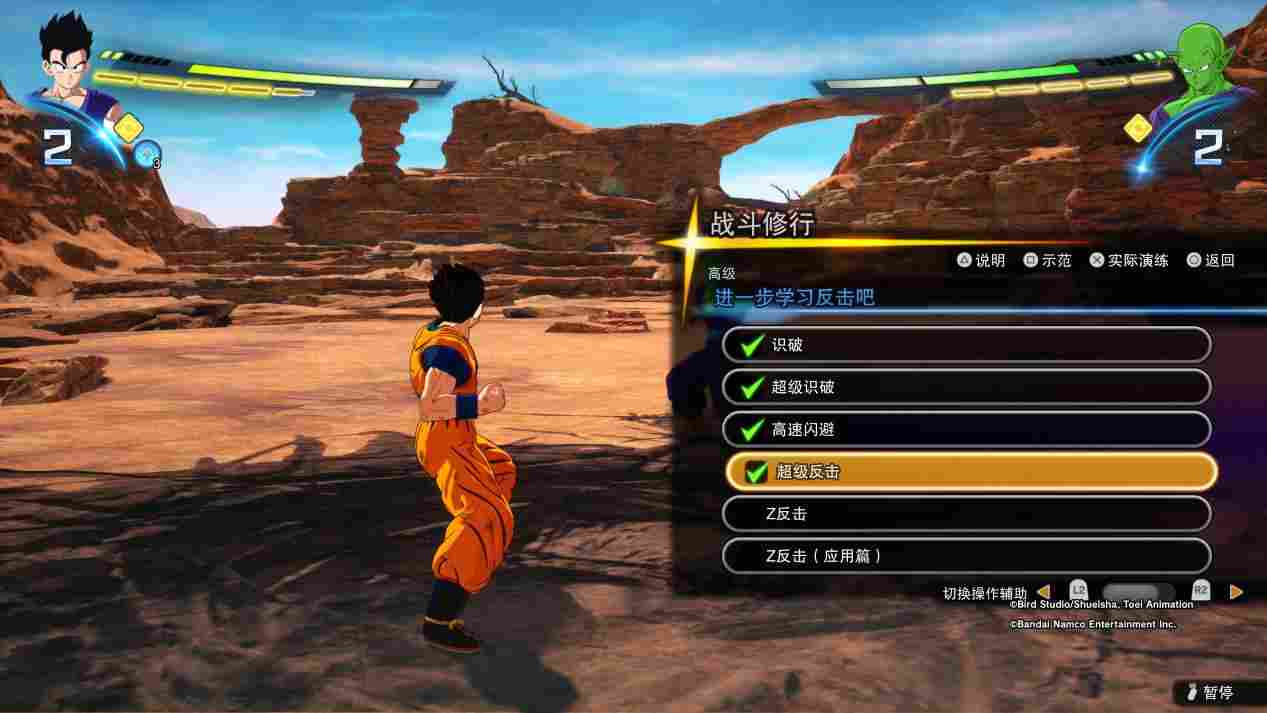Choose the 超级识破 lesson entry

(x=966, y=387)
